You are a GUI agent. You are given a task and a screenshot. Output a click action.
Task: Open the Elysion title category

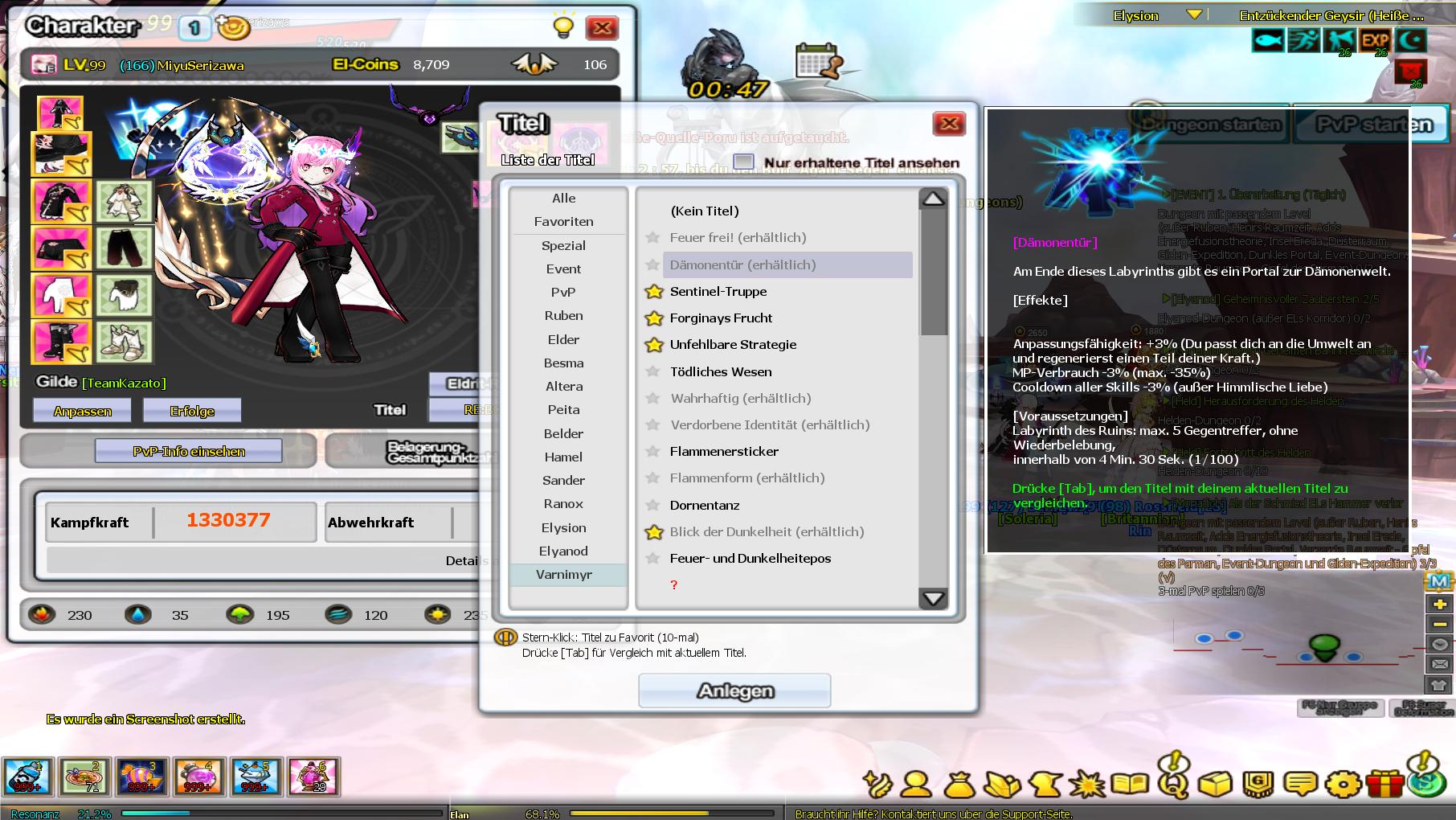[564, 528]
